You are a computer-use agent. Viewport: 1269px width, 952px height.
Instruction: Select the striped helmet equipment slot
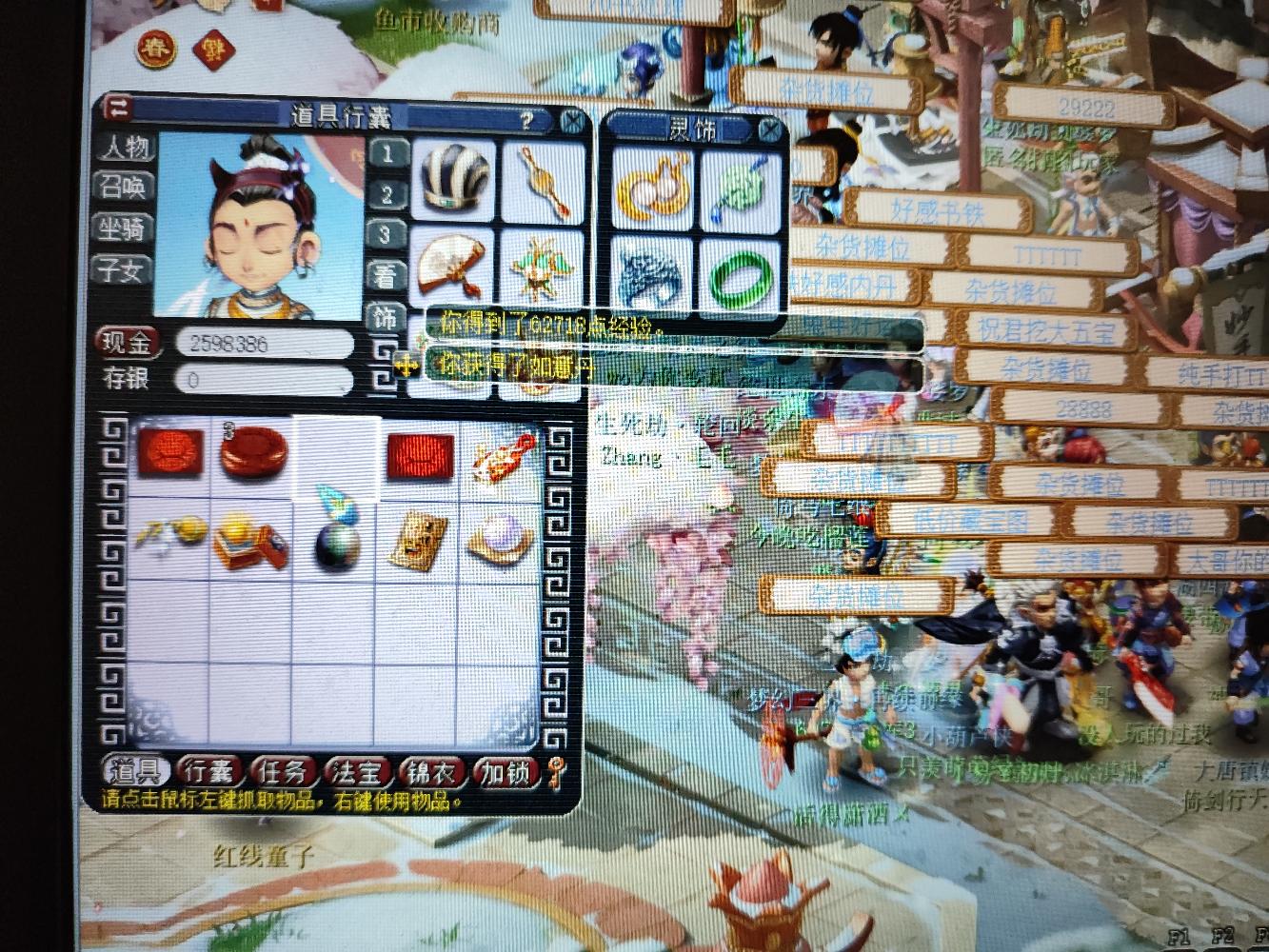click(454, 180)
